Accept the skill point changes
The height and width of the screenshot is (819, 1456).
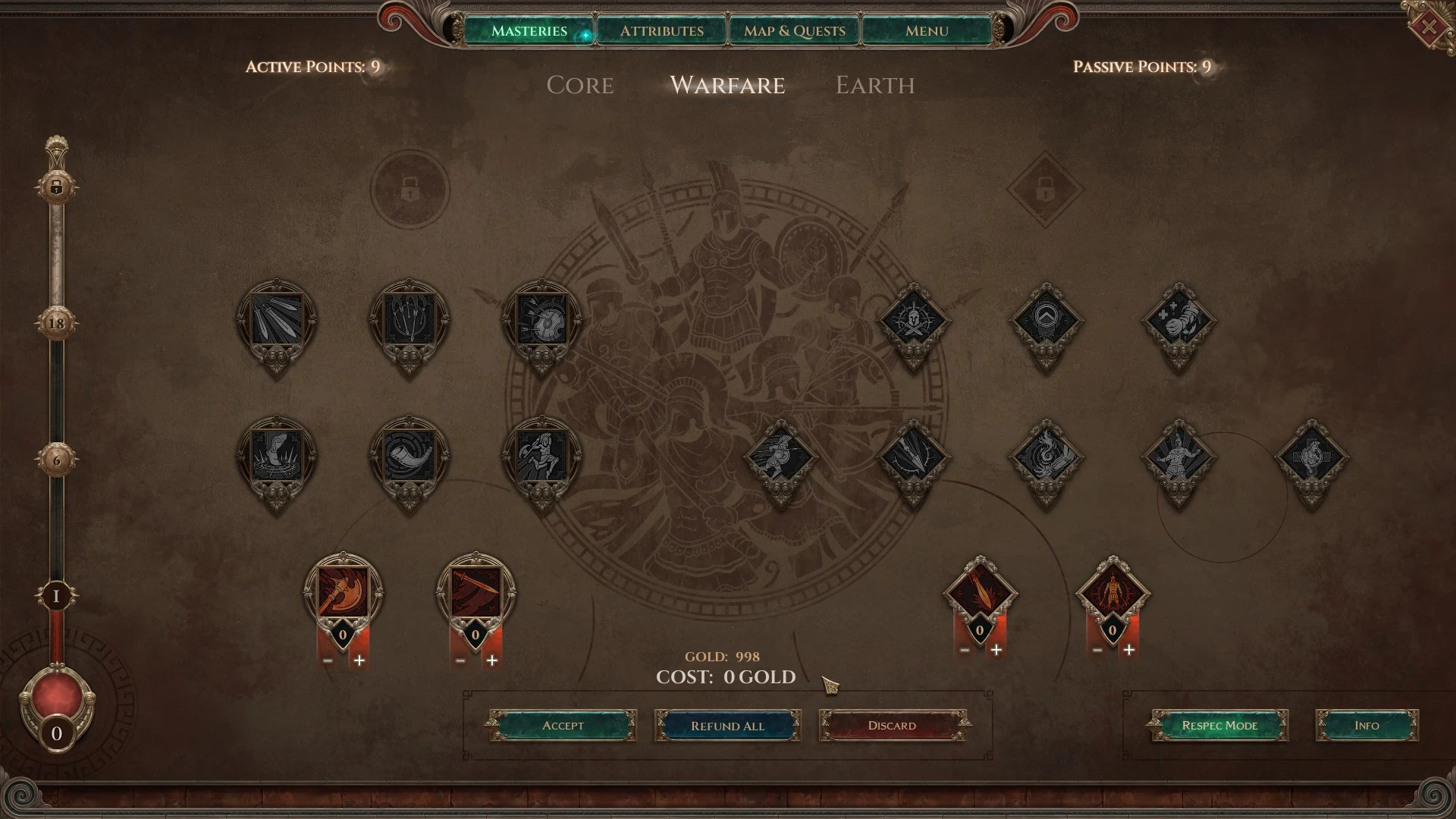tap(563, 726)
